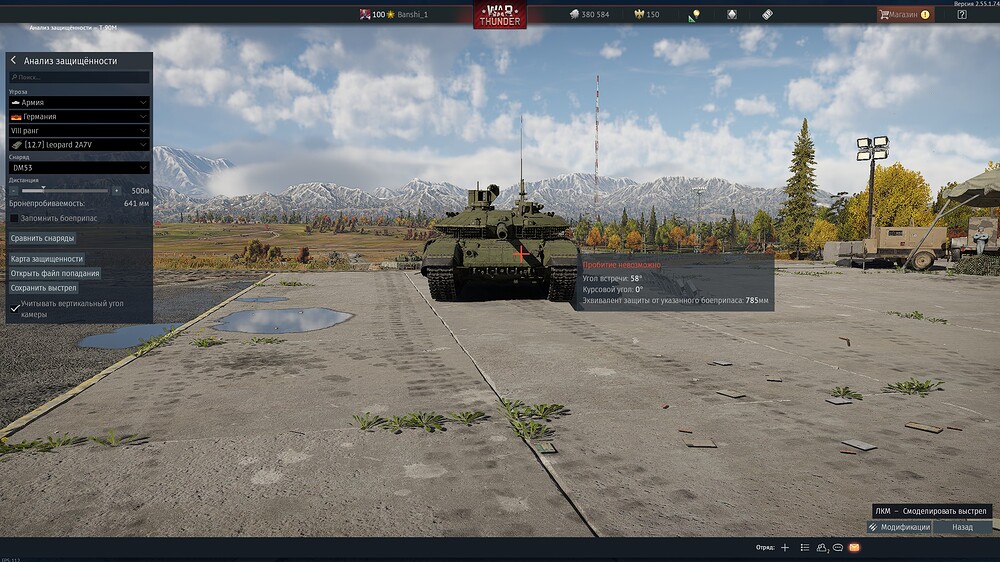Open the Германия nation dropdown
The height and width of the screenshot is (562, 1000).
pos(79,116)
